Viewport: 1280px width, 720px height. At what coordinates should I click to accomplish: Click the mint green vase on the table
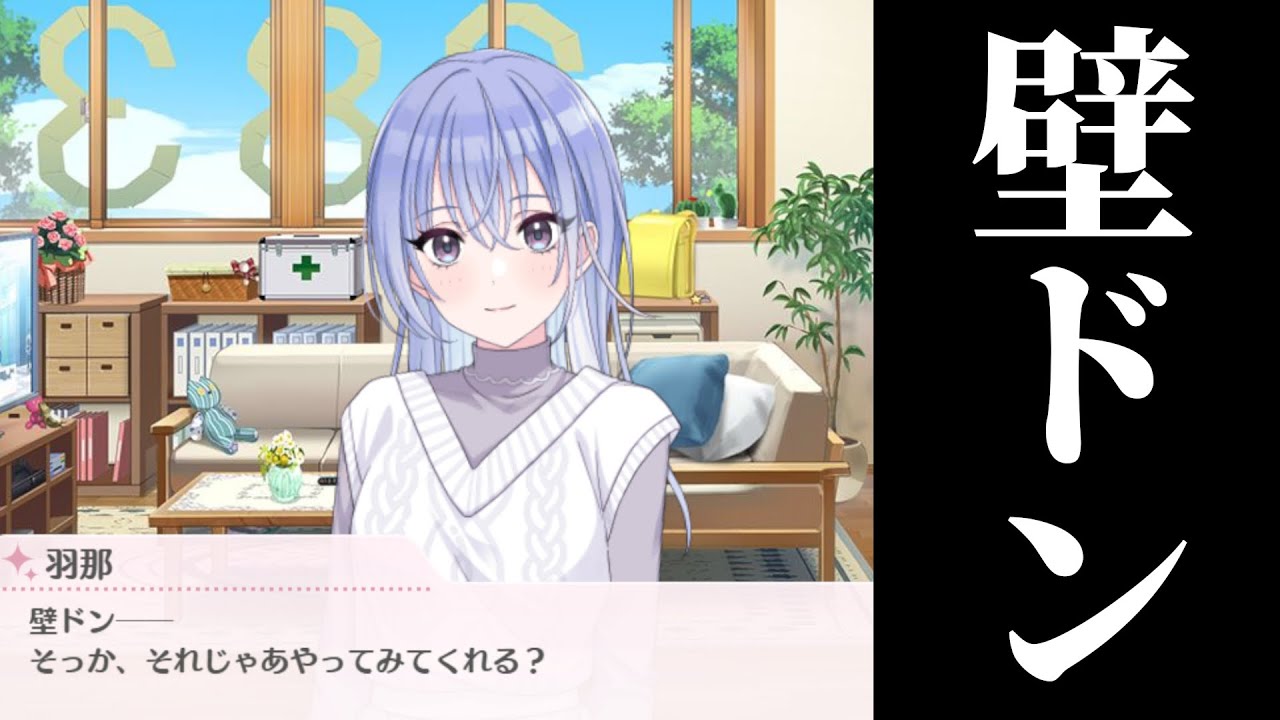[x=283, y=486]
